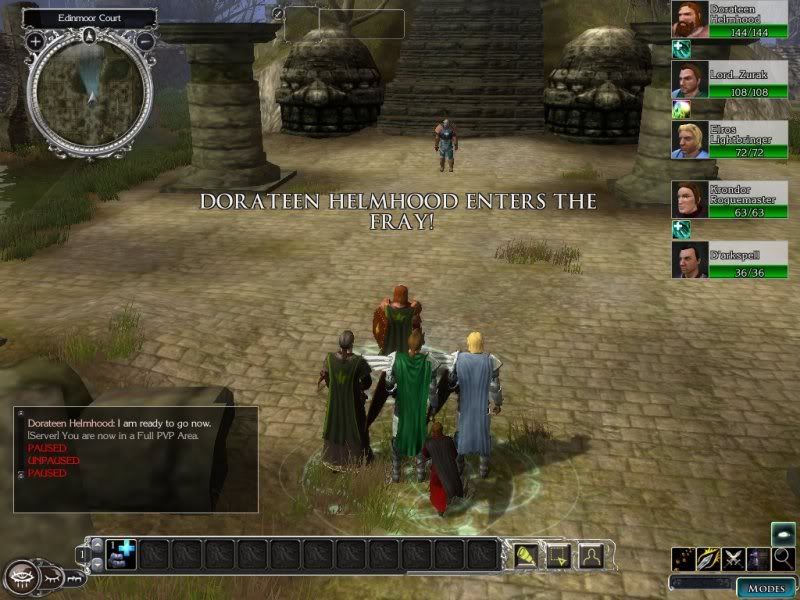Click the effect icon under Lord Zurak's portrait

681,108
